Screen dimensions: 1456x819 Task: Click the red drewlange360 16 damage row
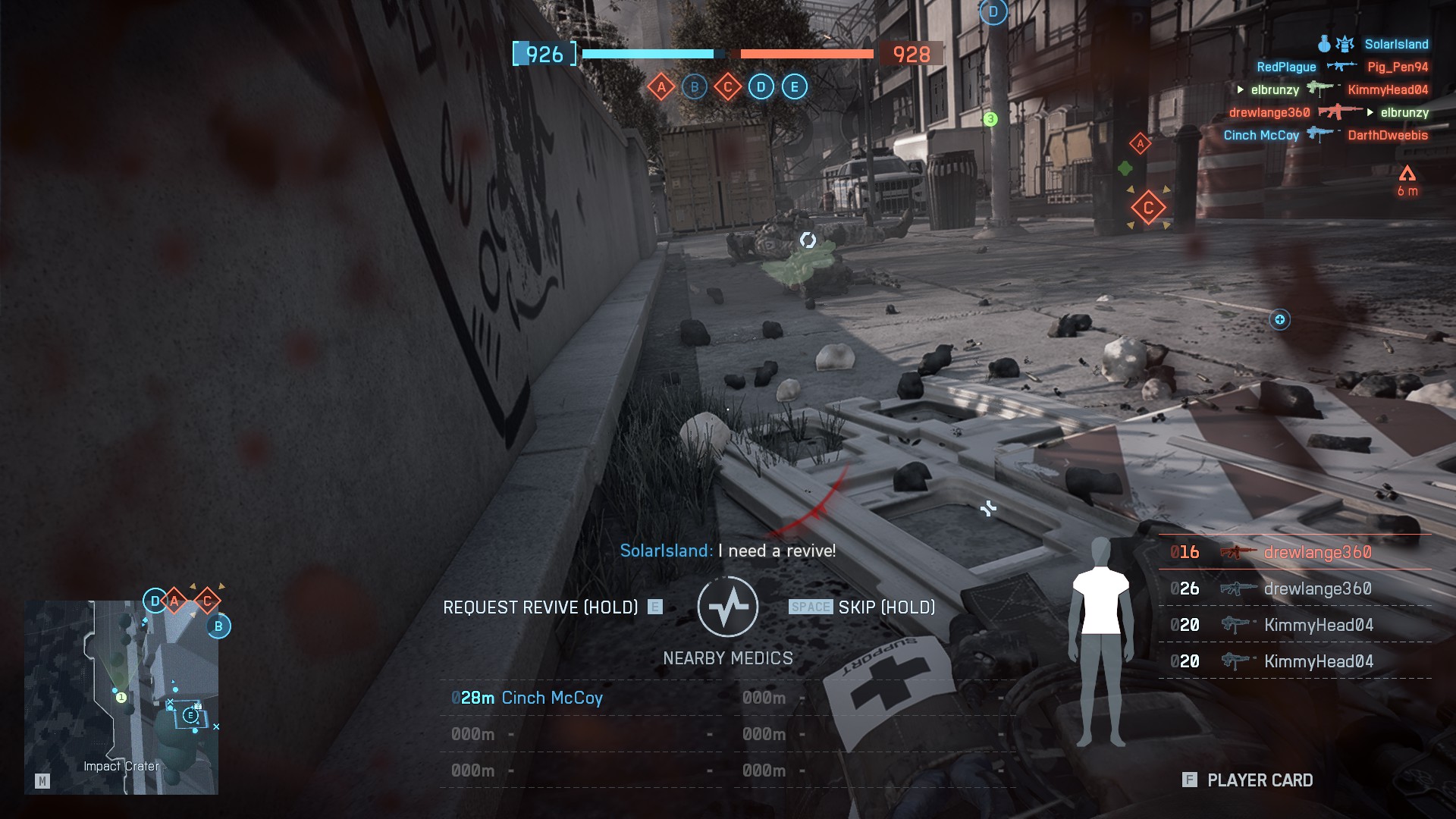(x=1295, y=552)
